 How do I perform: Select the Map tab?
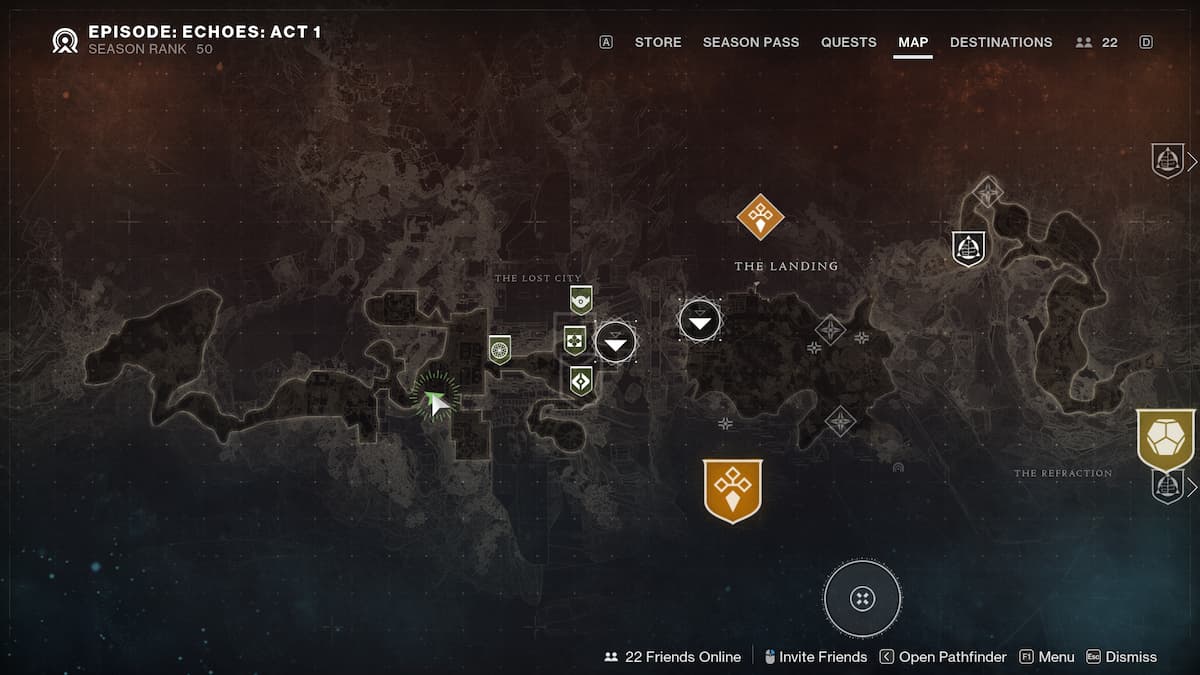[x=913, y=42]
